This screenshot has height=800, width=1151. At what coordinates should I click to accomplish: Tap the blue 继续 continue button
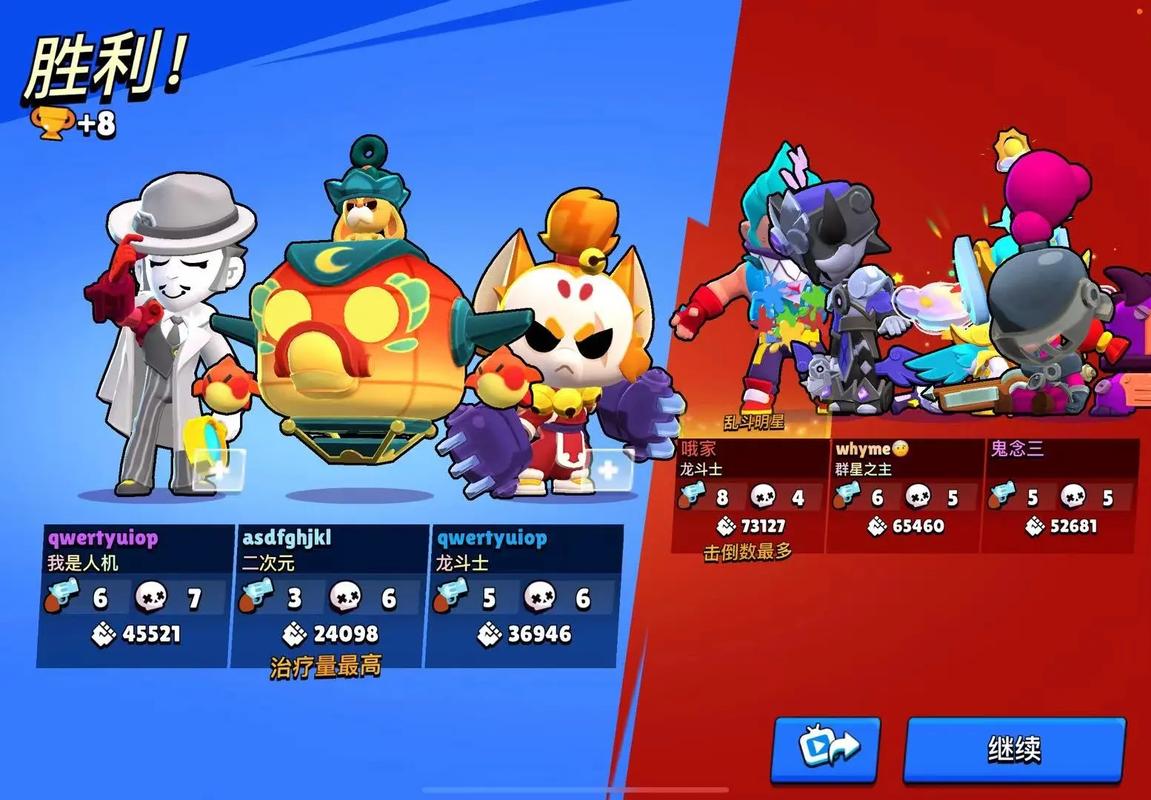(x=1014, y=749)
